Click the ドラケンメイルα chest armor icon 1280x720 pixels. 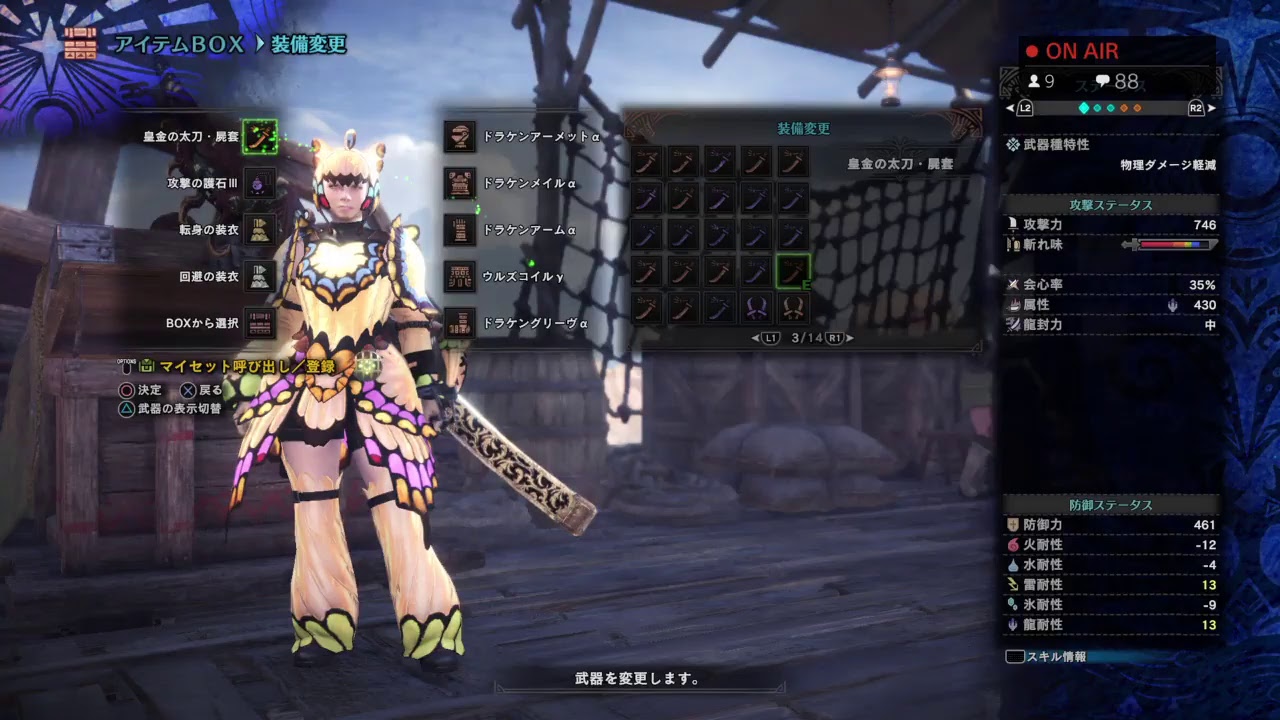459,181
